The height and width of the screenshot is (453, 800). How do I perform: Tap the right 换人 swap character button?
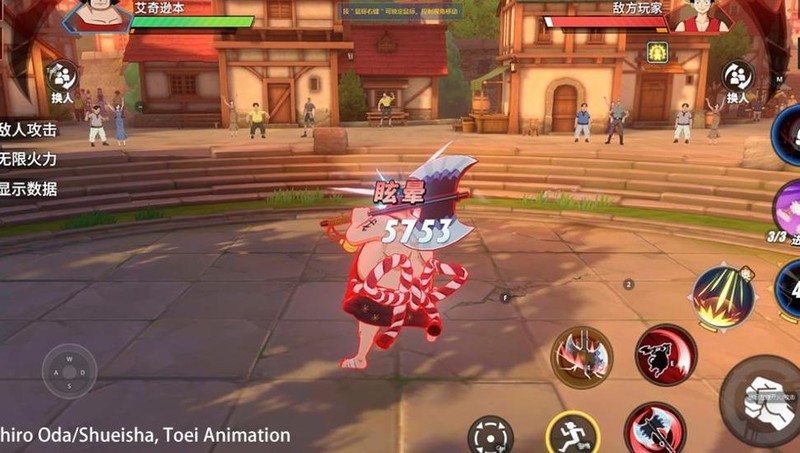click(738, 80)
